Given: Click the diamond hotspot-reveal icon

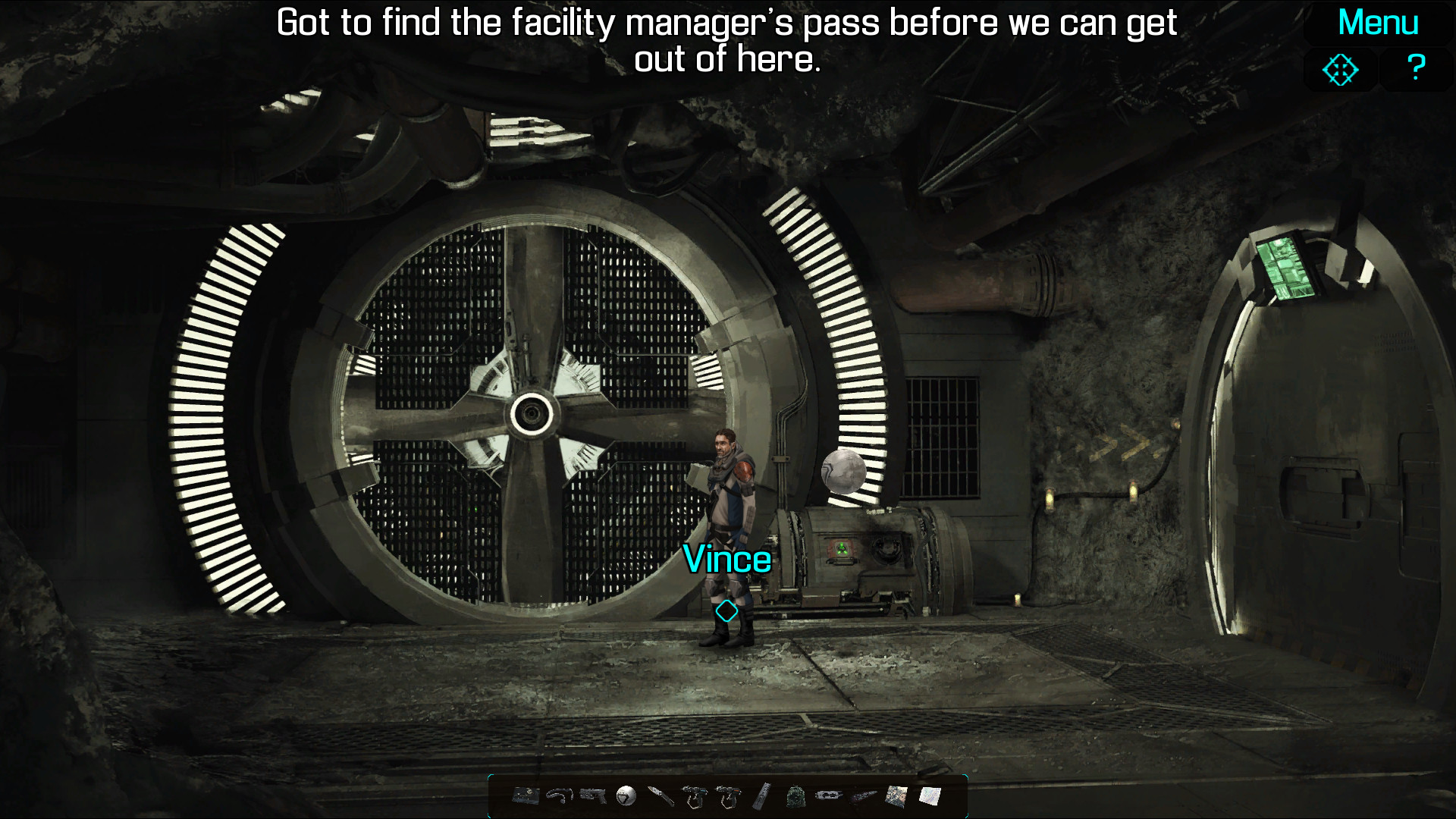Looking at the screenshot, I should click(x=1340, y=70).
